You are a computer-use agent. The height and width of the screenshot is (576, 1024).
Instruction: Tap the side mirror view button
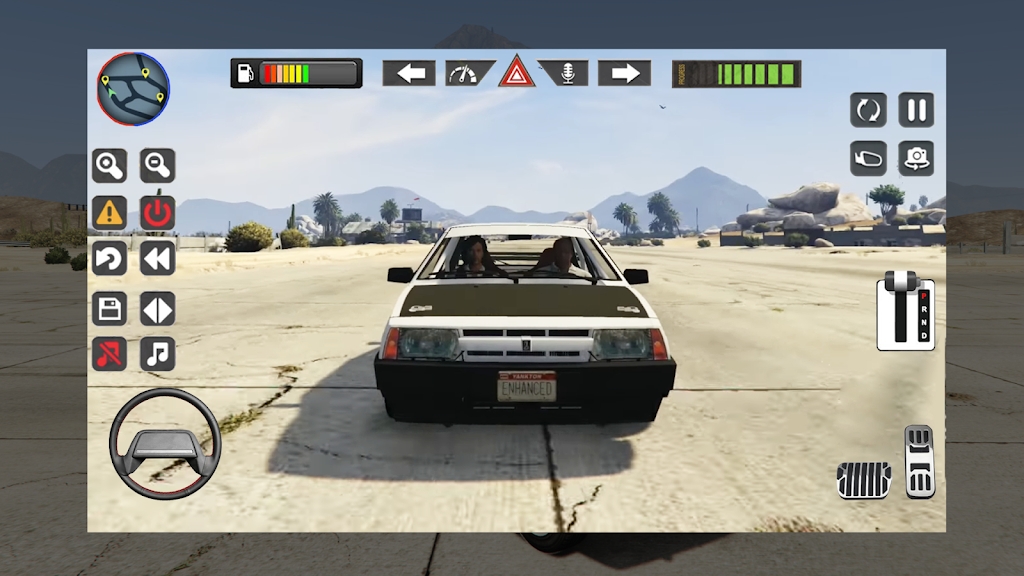click(868, 158)
